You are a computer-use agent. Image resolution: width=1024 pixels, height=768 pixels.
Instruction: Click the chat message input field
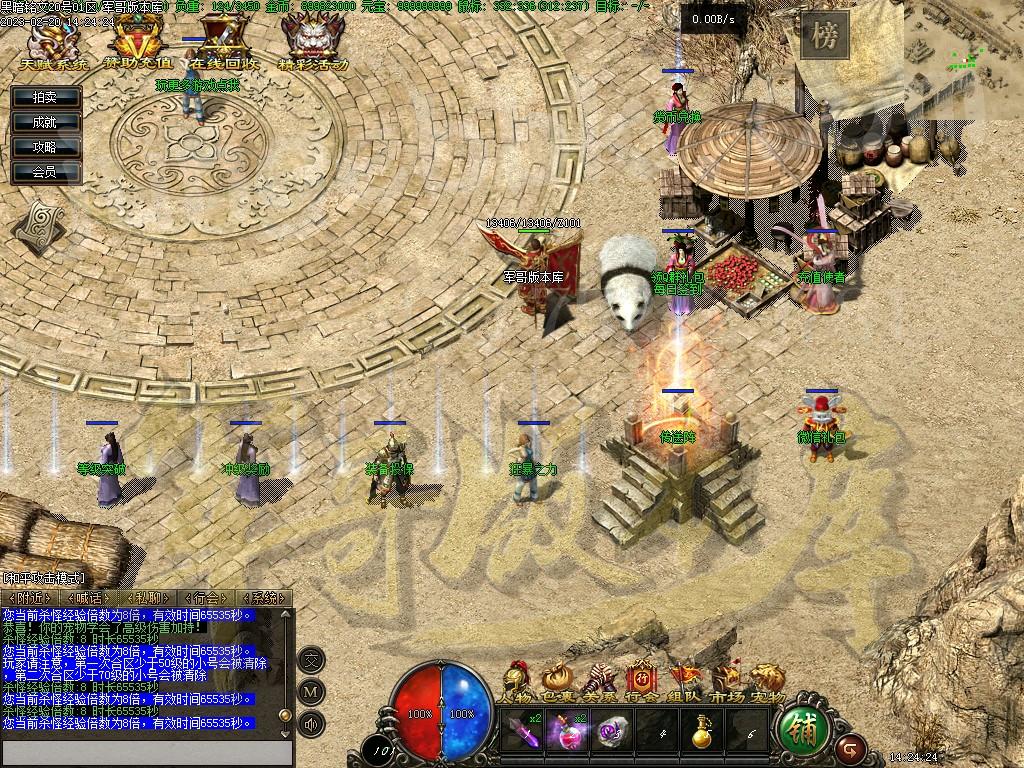pyautogui.click(x=147, y=753)
